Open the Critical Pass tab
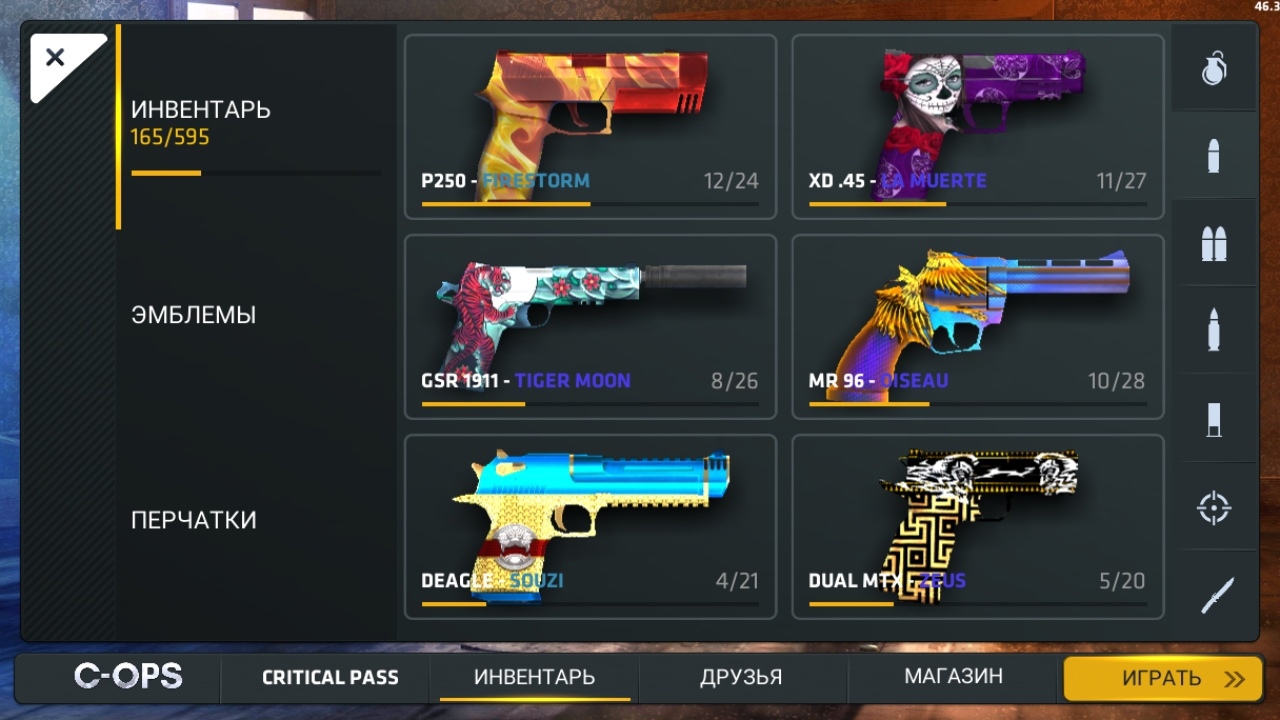The width and height of the screenshot is (1280, 720). [330, 678]
